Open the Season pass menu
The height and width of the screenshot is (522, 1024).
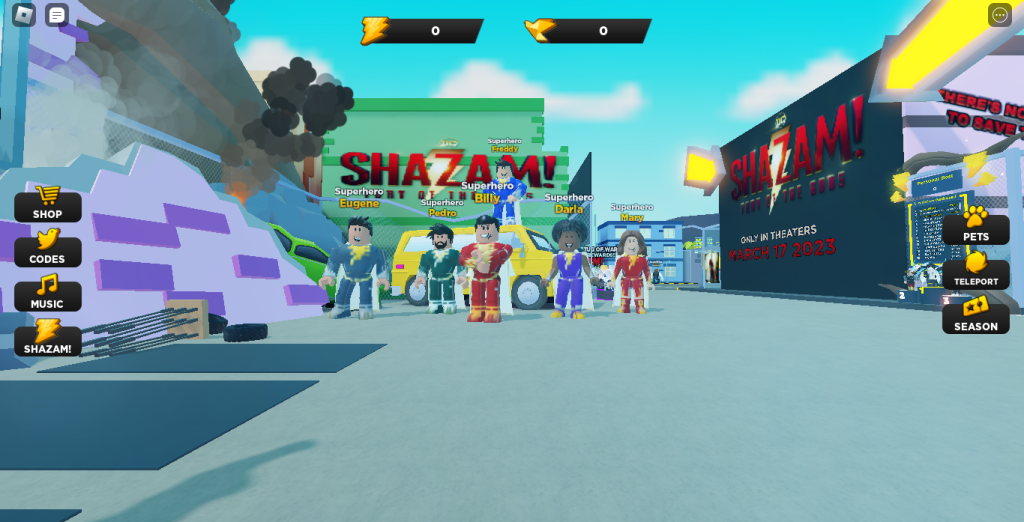[x=975, y=317]
